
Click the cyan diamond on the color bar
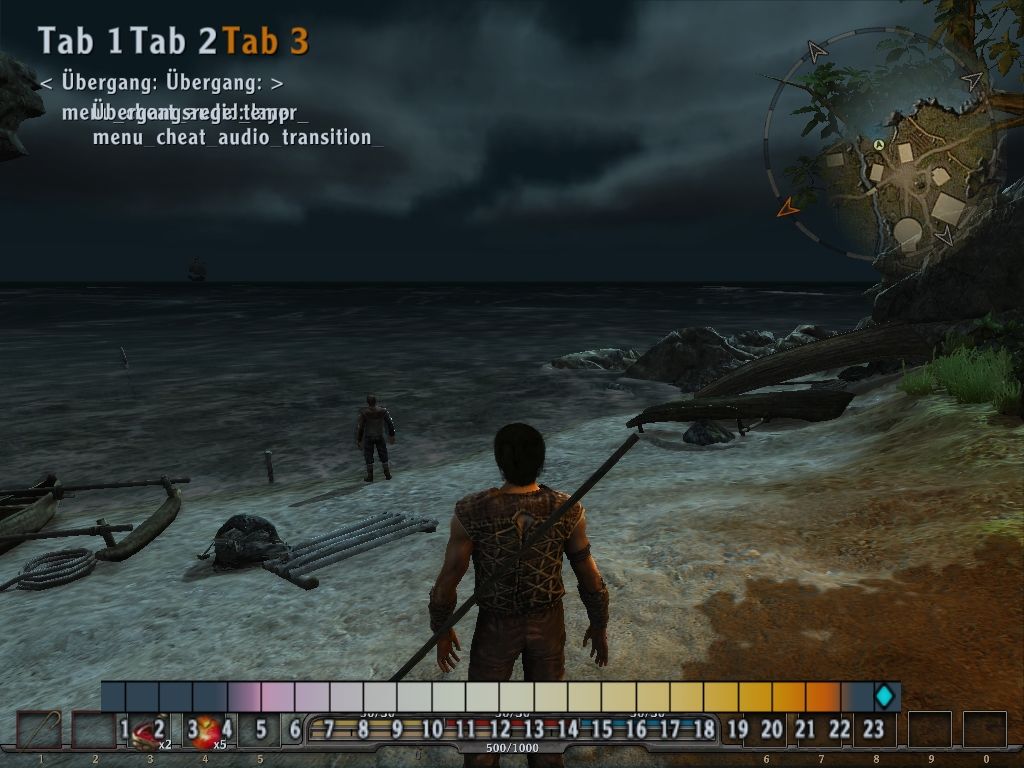click(x=884, y=696)
